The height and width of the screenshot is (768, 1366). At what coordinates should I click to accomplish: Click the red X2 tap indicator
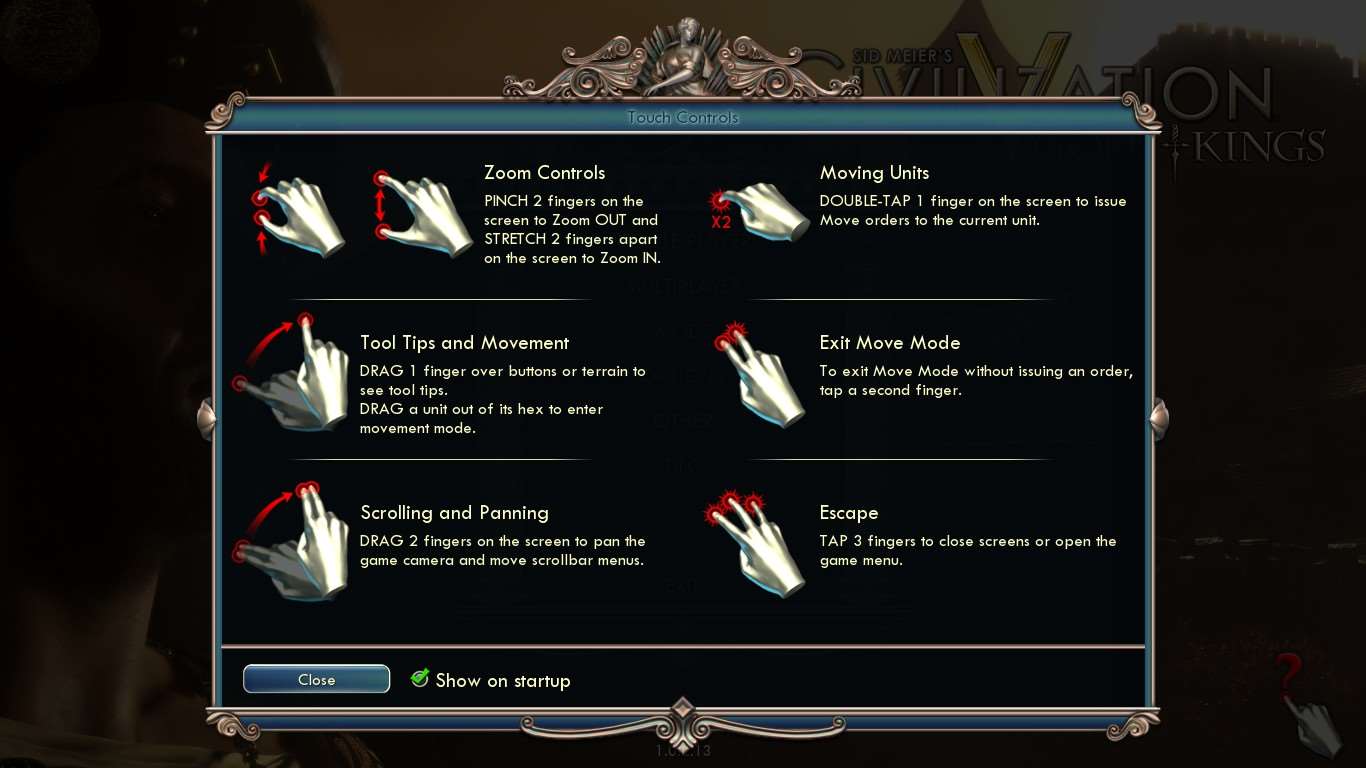click(x=722, y=223)
